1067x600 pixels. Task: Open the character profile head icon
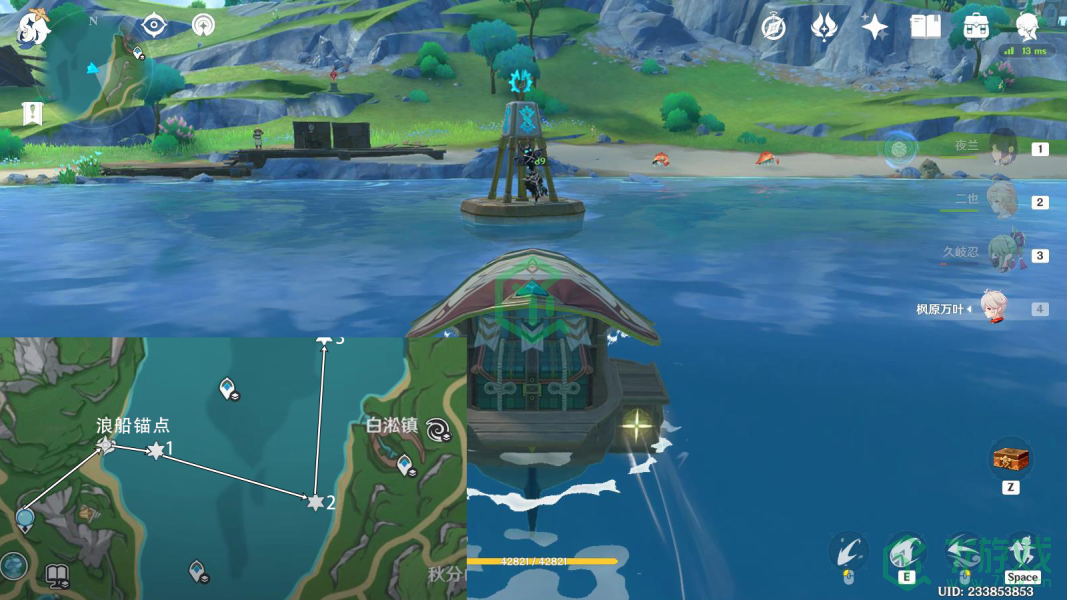click(x=1026, y=25)
